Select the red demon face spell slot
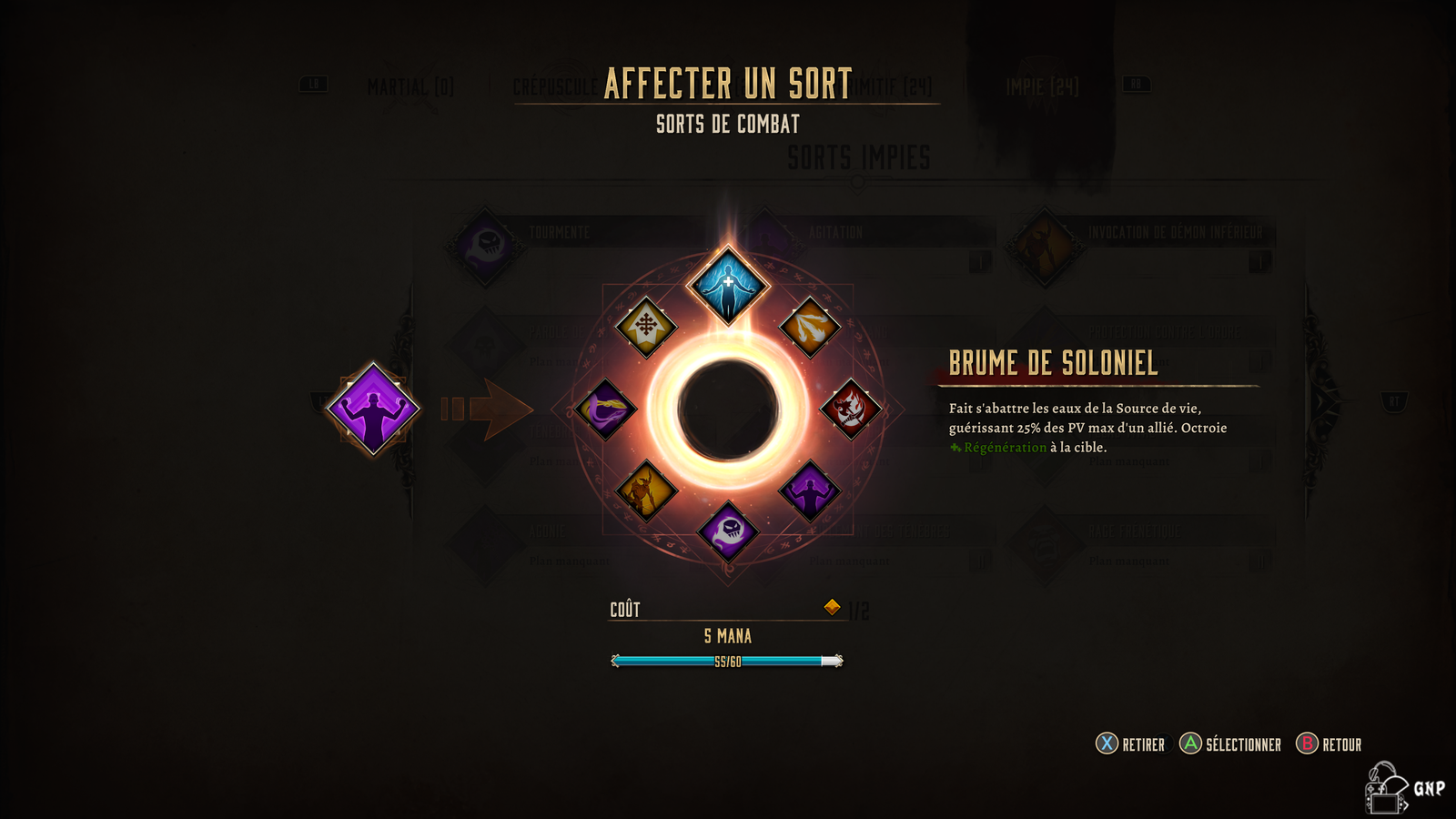 tap(850, 409)
